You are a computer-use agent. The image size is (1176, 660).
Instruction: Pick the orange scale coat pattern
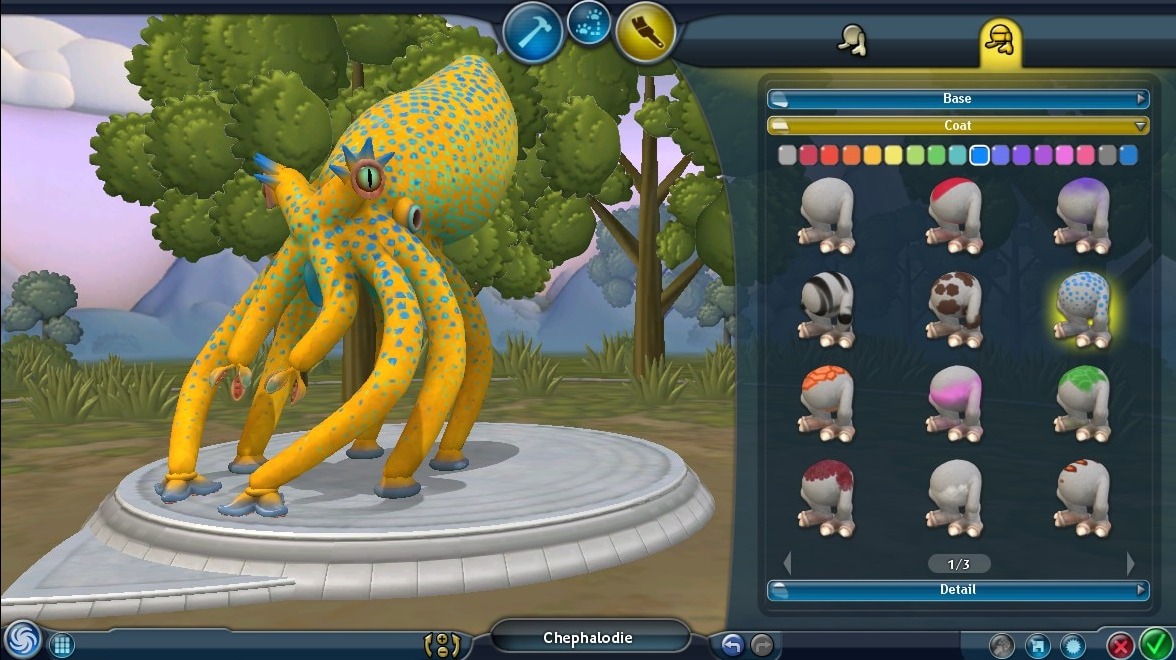point(827,404)
